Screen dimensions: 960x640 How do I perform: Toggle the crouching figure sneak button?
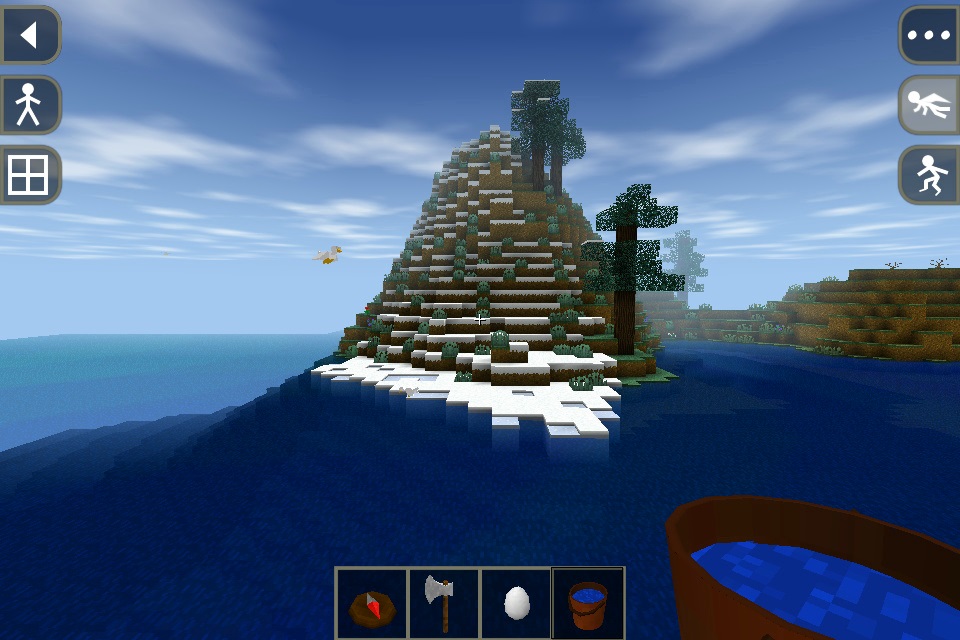point(929,175)
